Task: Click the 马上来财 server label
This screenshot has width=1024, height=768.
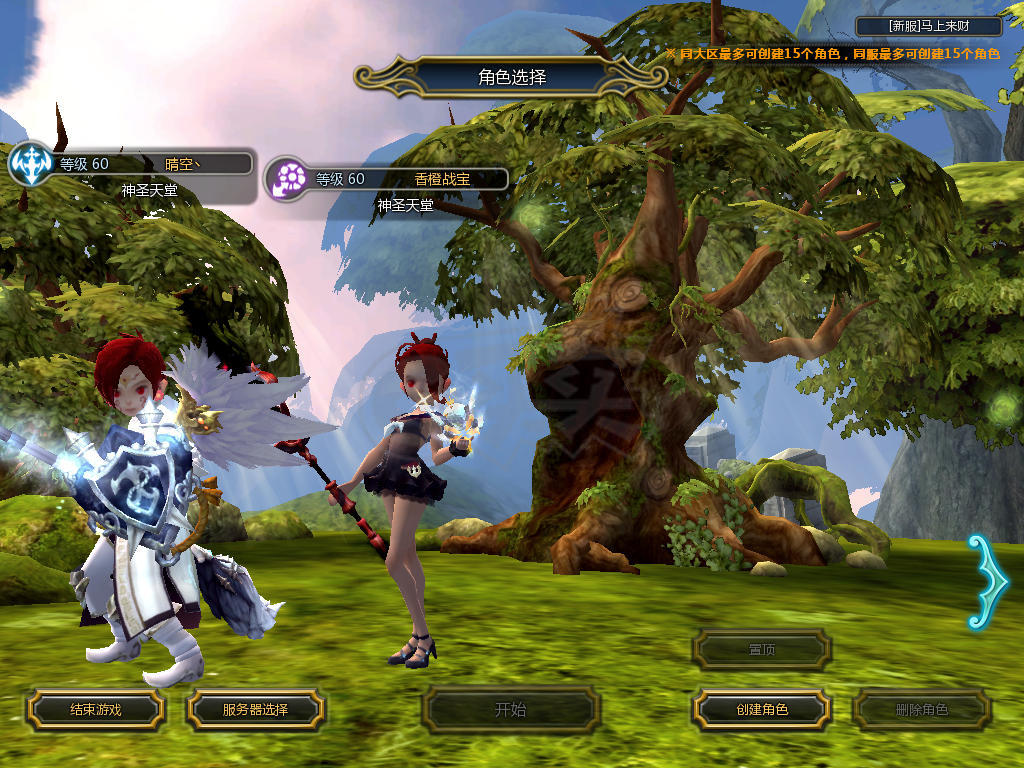Action: tap(929, 26)
